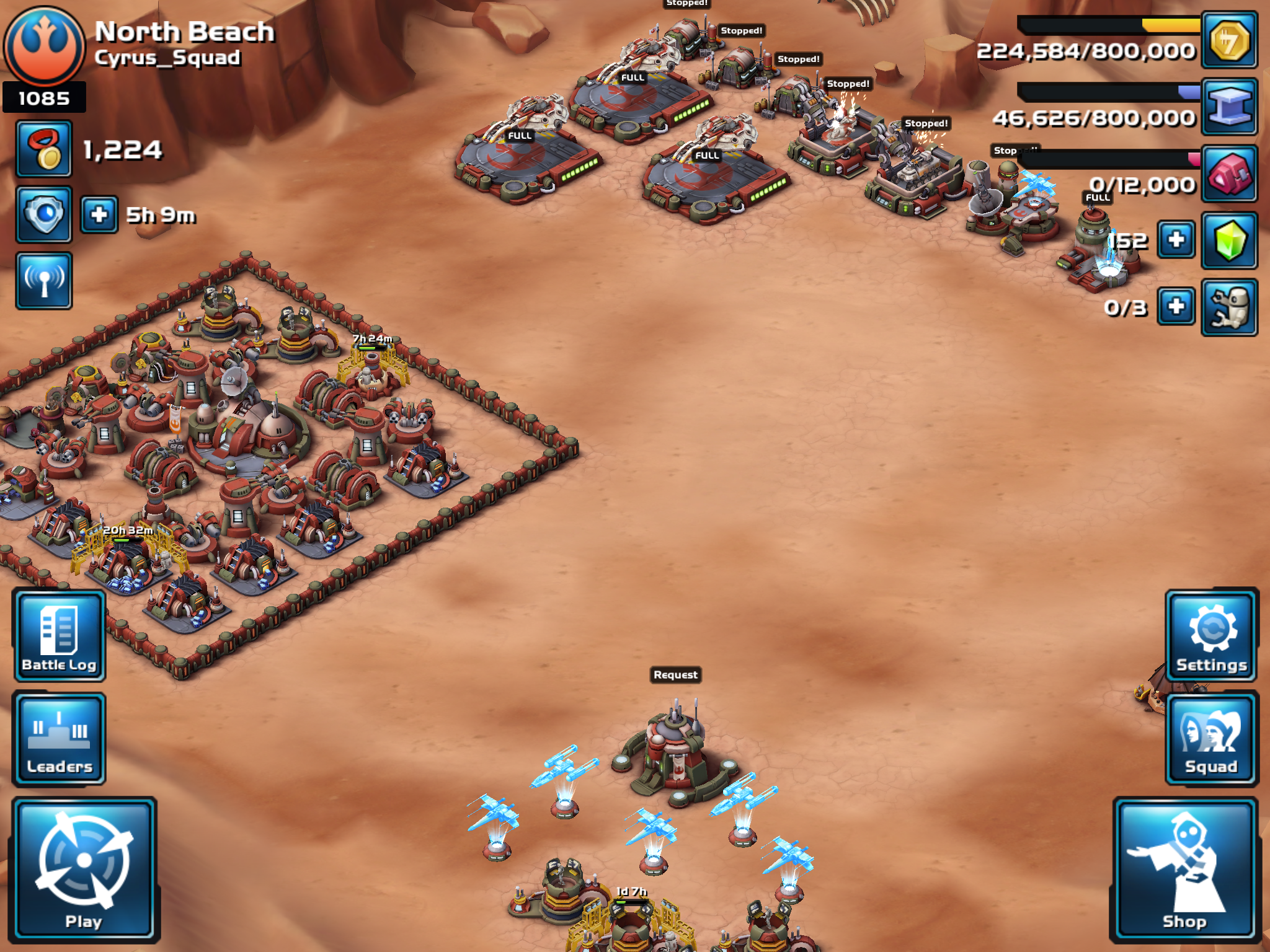This screenshot has width=1270, height=952.
Task: Open the Shop
Action: [1184, 869]
